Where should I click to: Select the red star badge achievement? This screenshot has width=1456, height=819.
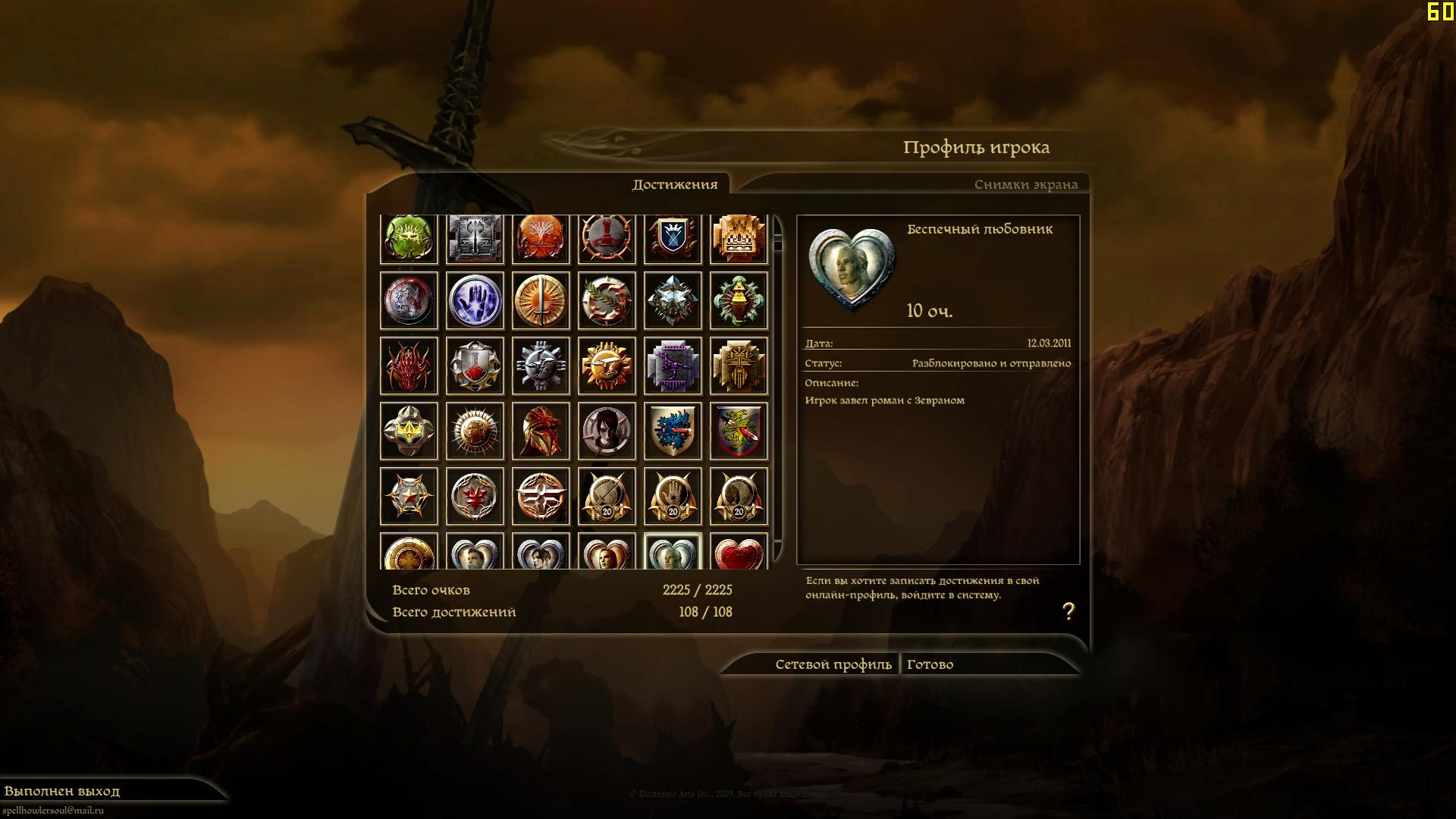[409, 496]
